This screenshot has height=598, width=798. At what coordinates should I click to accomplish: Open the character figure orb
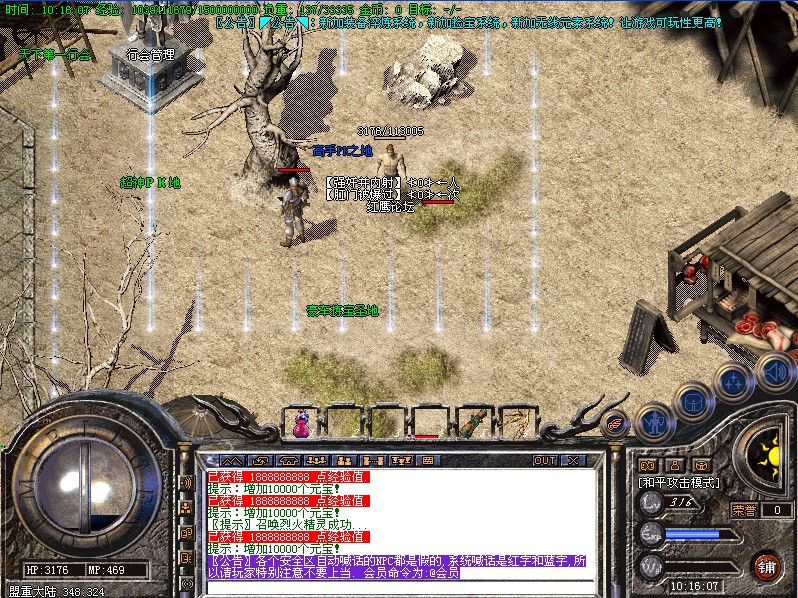[x=652, y=421]
